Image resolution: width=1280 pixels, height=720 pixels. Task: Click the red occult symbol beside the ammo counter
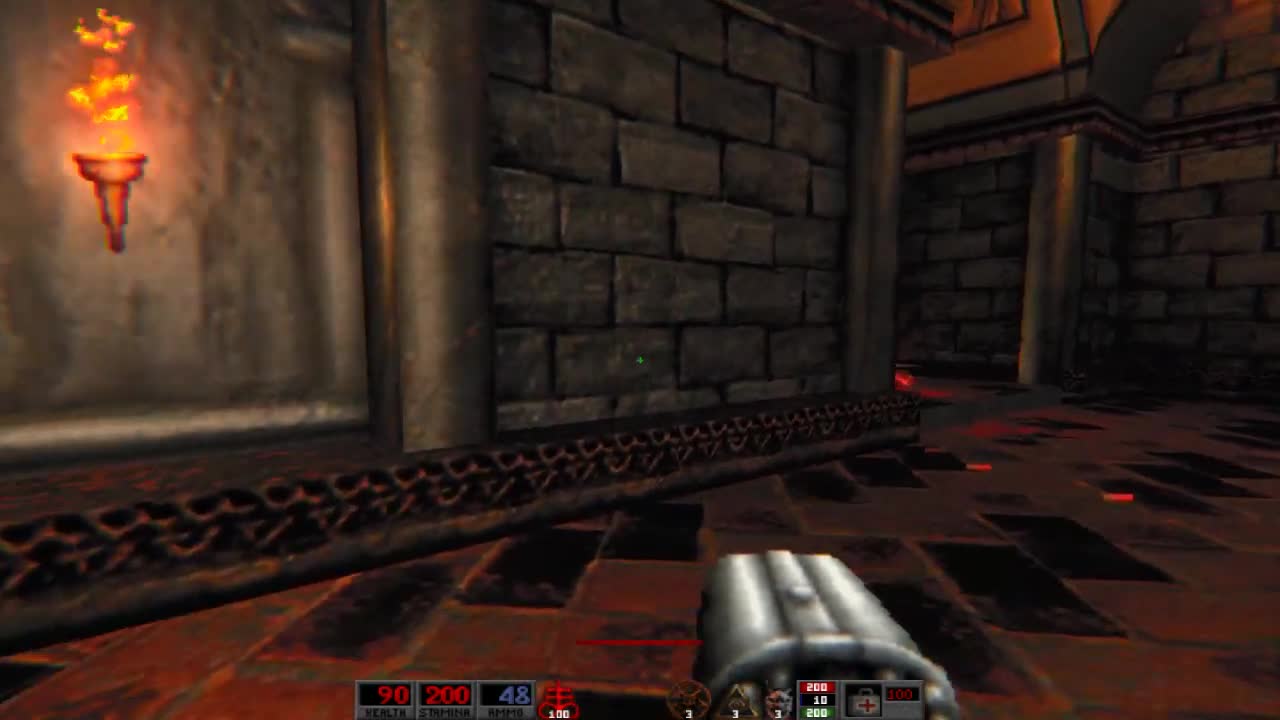click(x=558, y=695)
